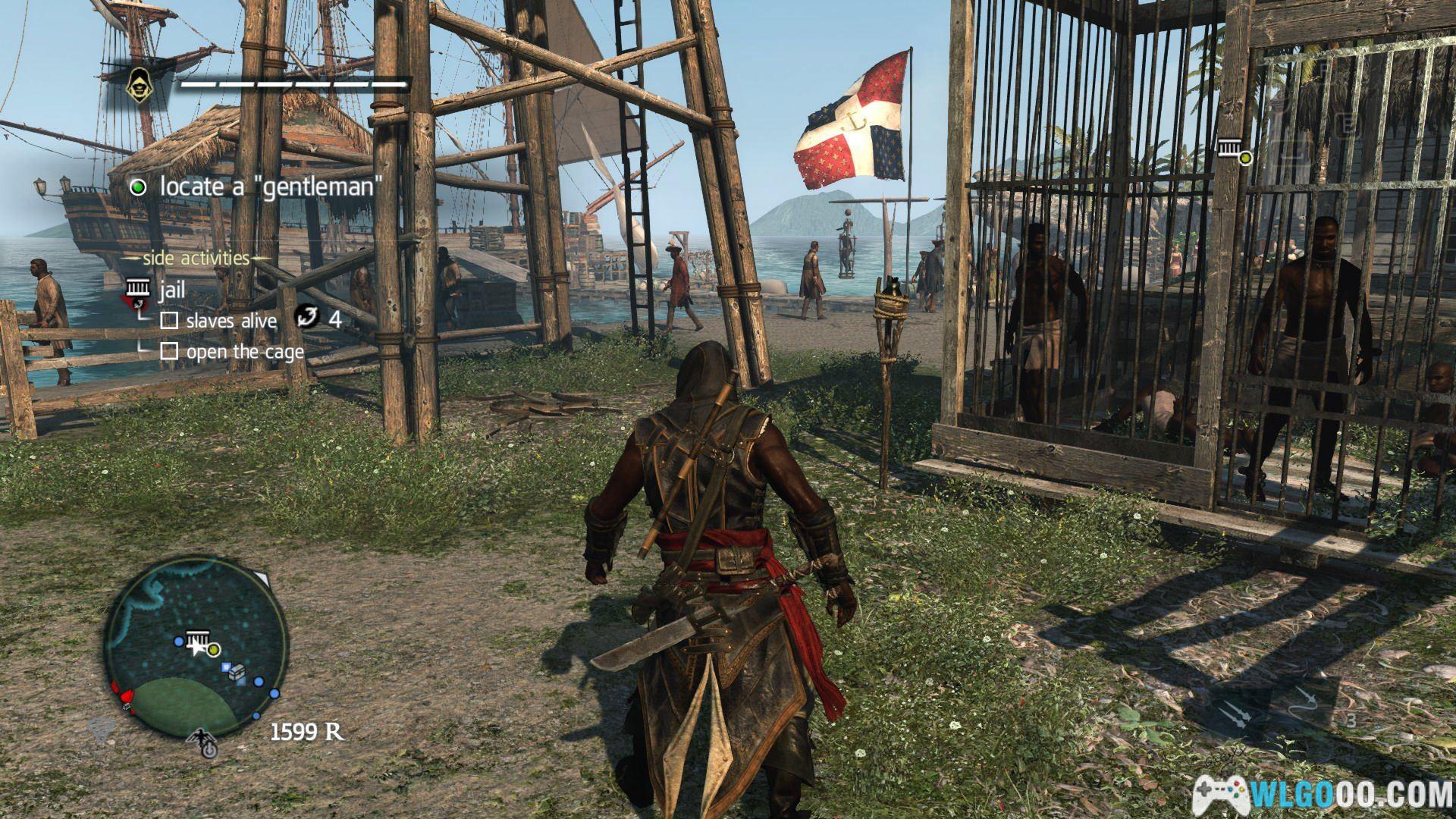
Task: Select the treasure chest marker on minimap
Action: (x=237, y=671)
